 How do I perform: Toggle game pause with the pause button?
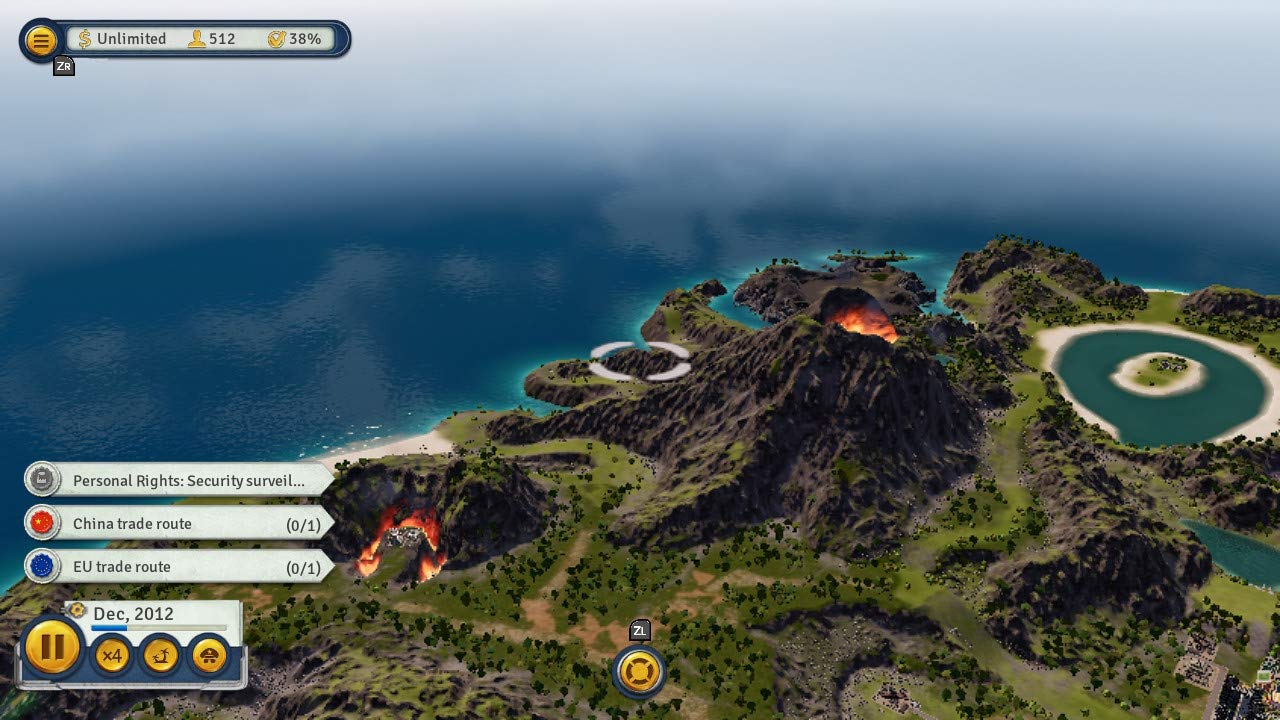pos(52,649)
